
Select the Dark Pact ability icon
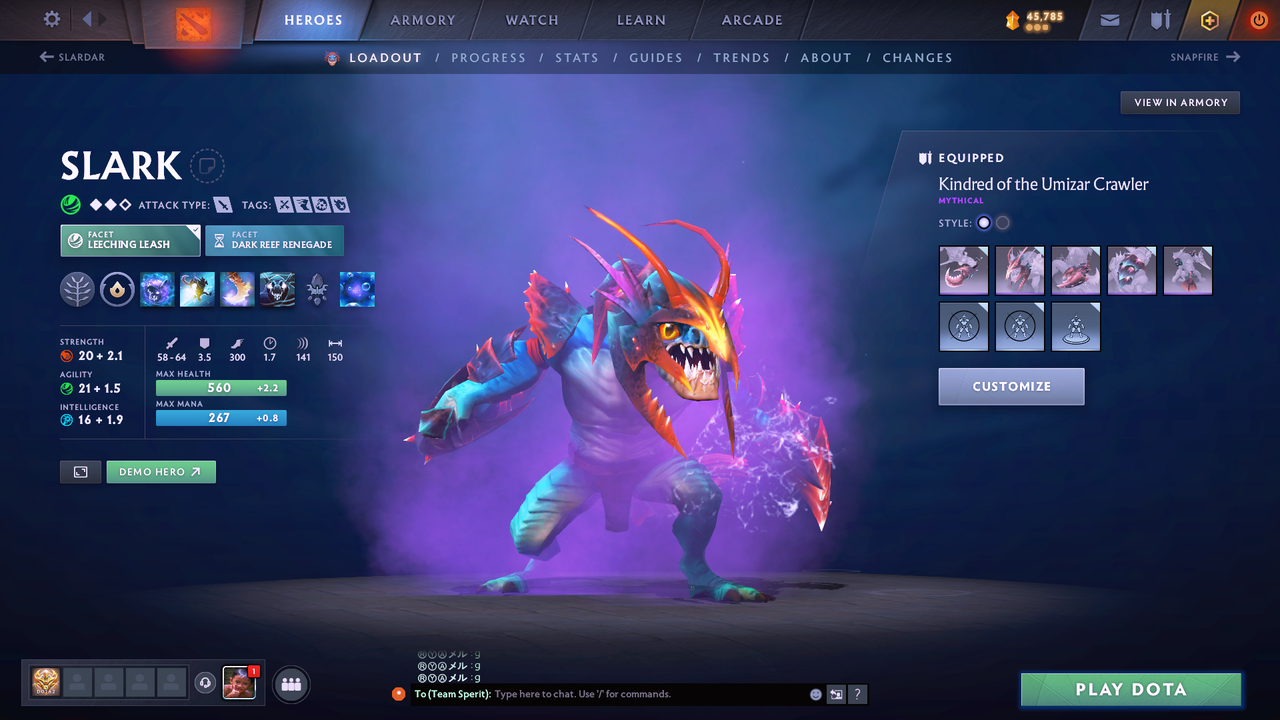click(157, 289)
